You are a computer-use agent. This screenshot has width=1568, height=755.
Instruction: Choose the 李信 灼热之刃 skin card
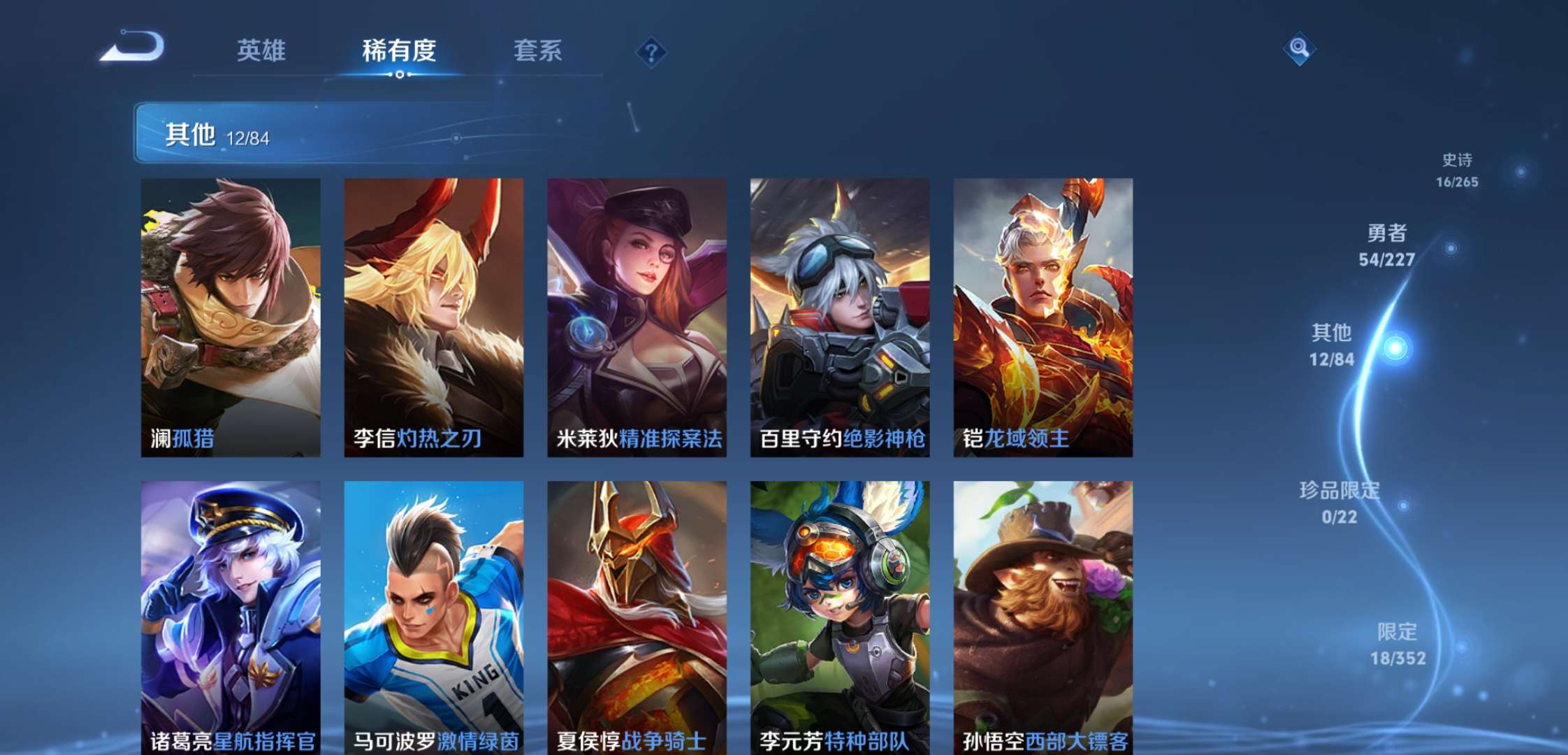click(x=433, y=317)
